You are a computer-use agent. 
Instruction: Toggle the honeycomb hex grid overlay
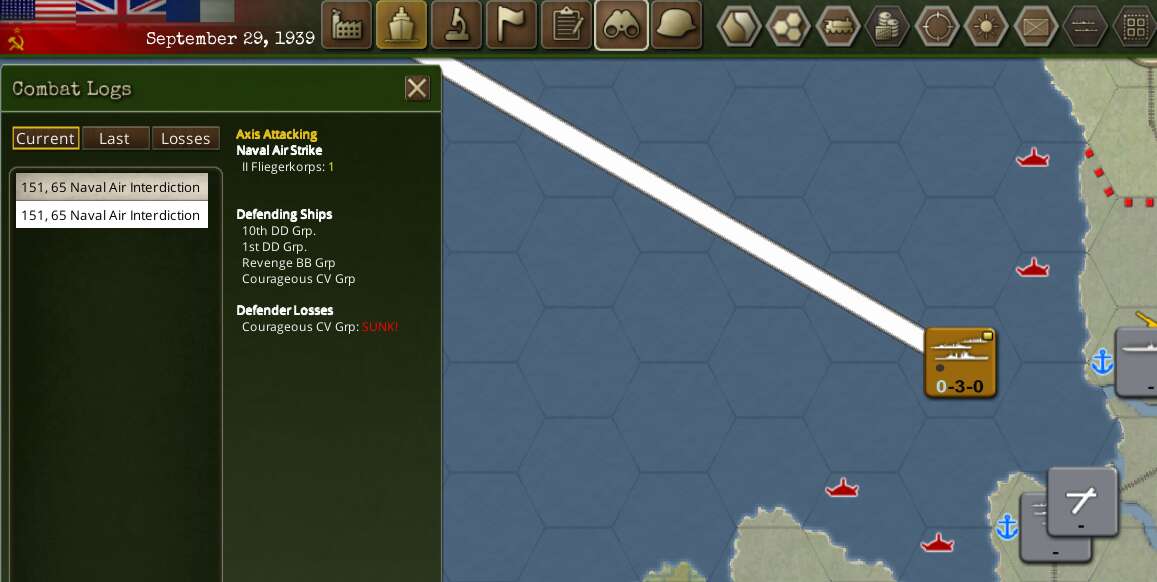(x=788, y=26)
